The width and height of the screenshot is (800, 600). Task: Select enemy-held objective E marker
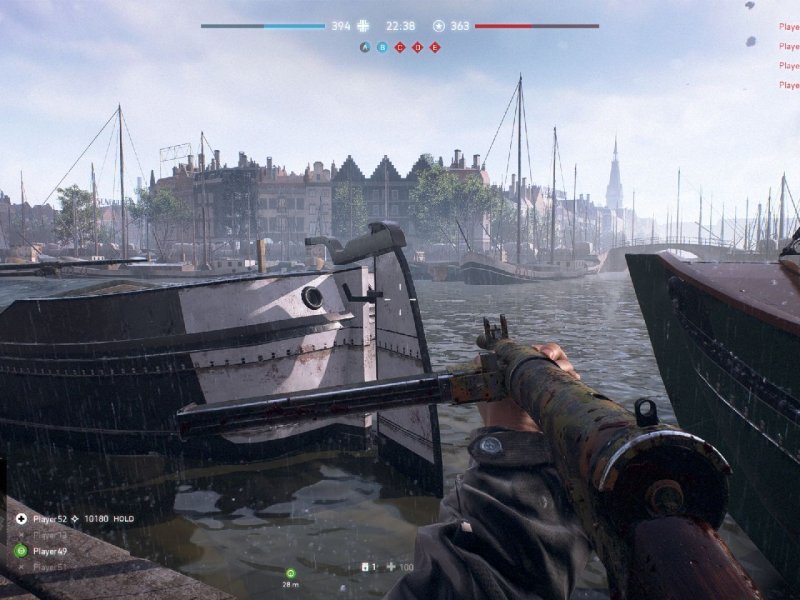[434, 47]
